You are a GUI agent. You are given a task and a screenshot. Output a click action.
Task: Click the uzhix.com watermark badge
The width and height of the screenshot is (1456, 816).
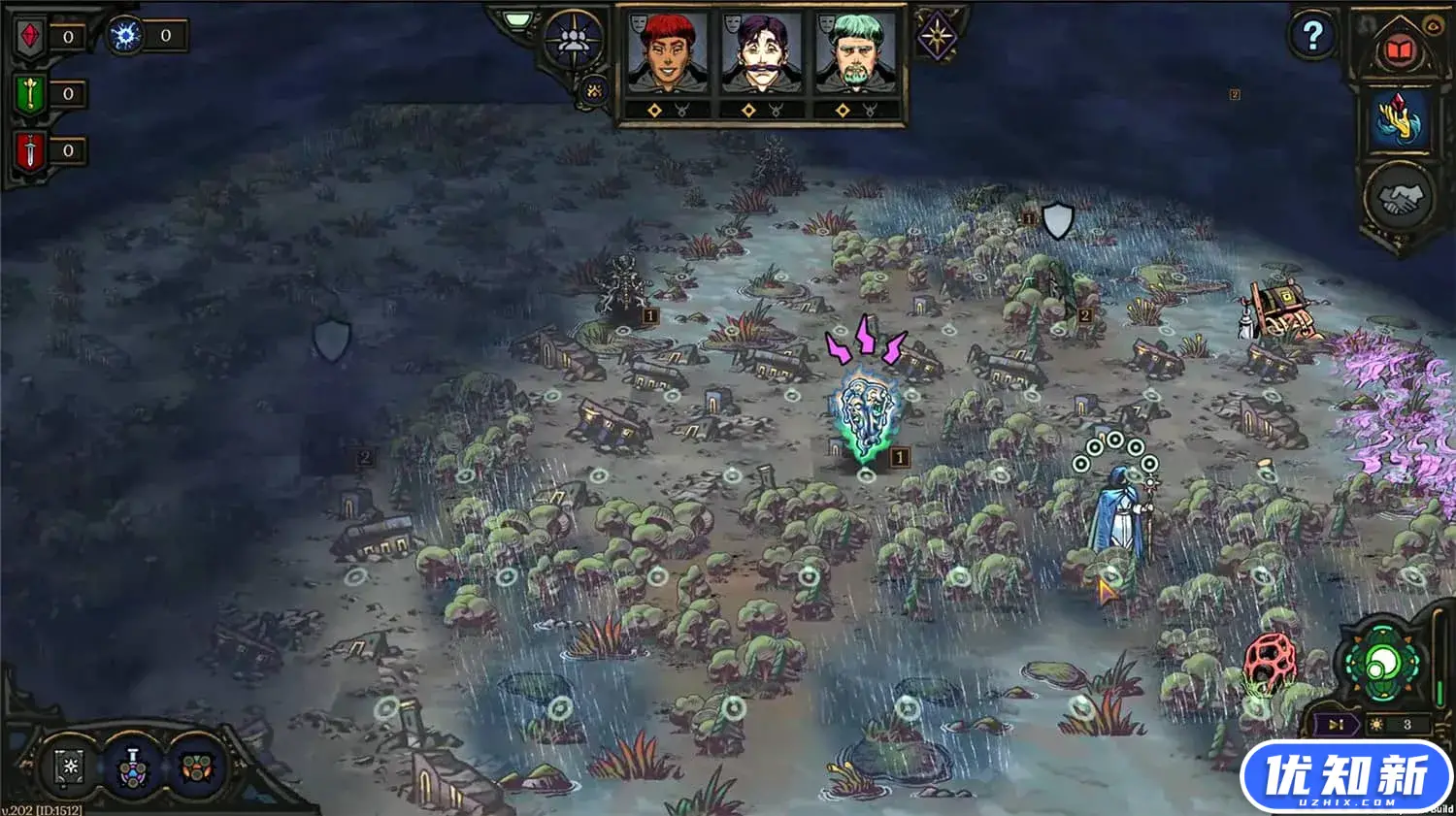(x=1344, y=777)
